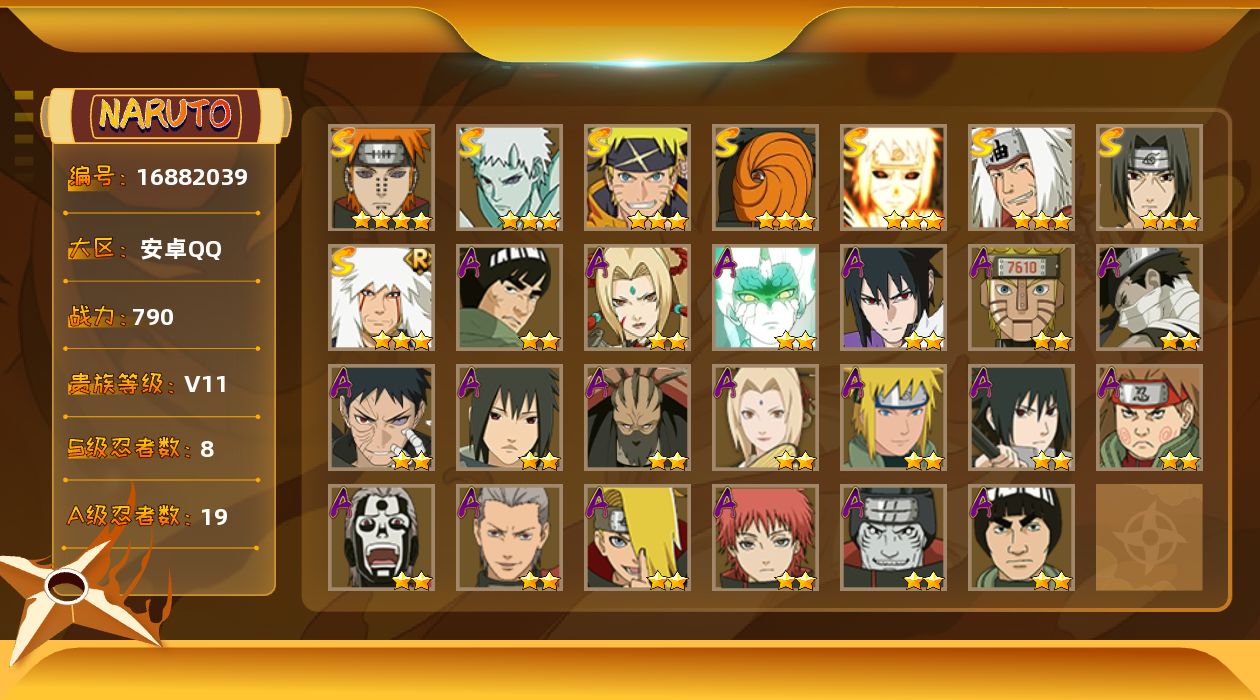Image resolution: width=1260 pixels, height=700 pixels.
Task: Choose the bowl-cut Rock Lee tile
Action: coord(1021,537)
